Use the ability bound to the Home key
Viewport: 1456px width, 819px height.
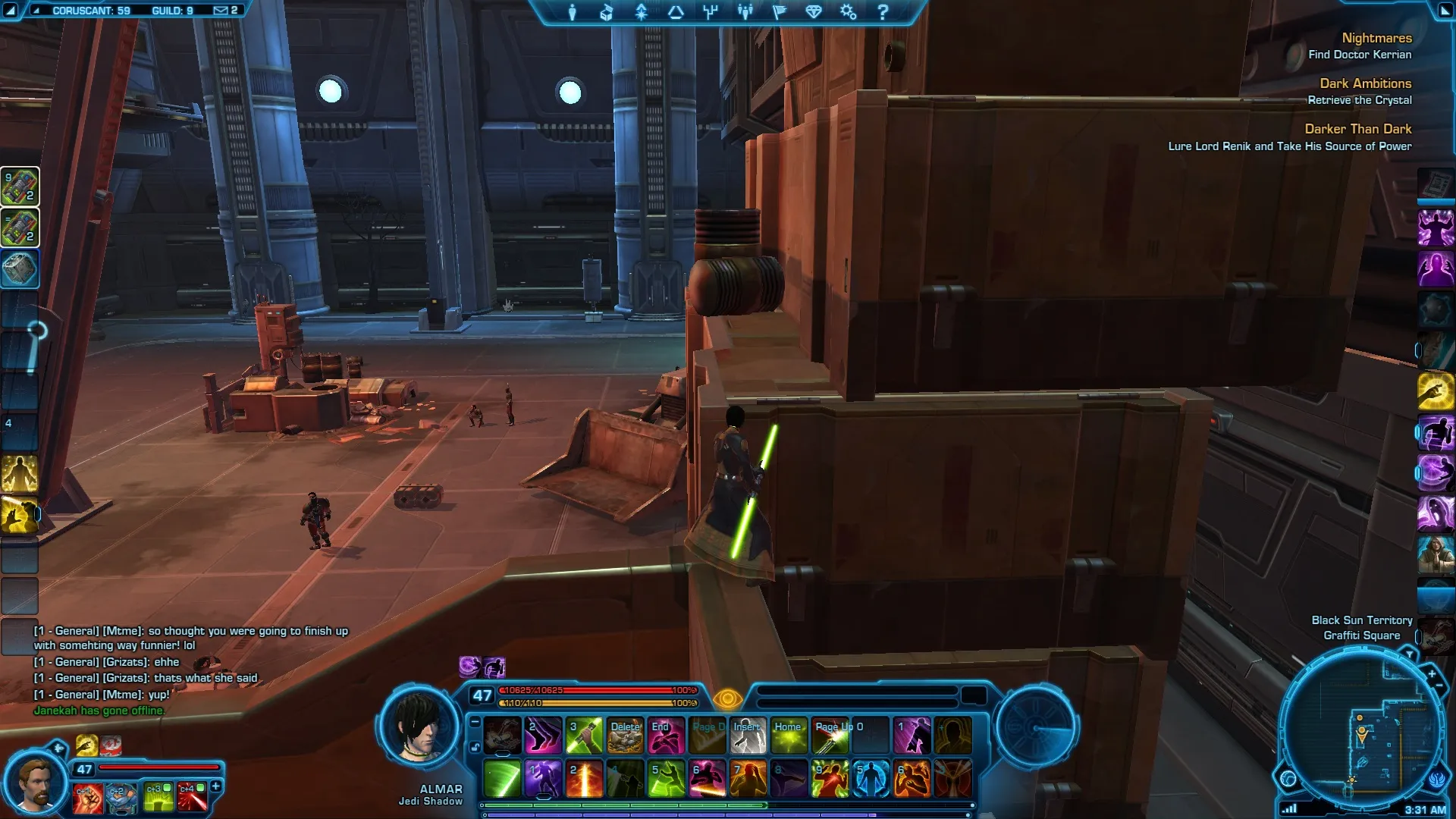click(789, 736)
